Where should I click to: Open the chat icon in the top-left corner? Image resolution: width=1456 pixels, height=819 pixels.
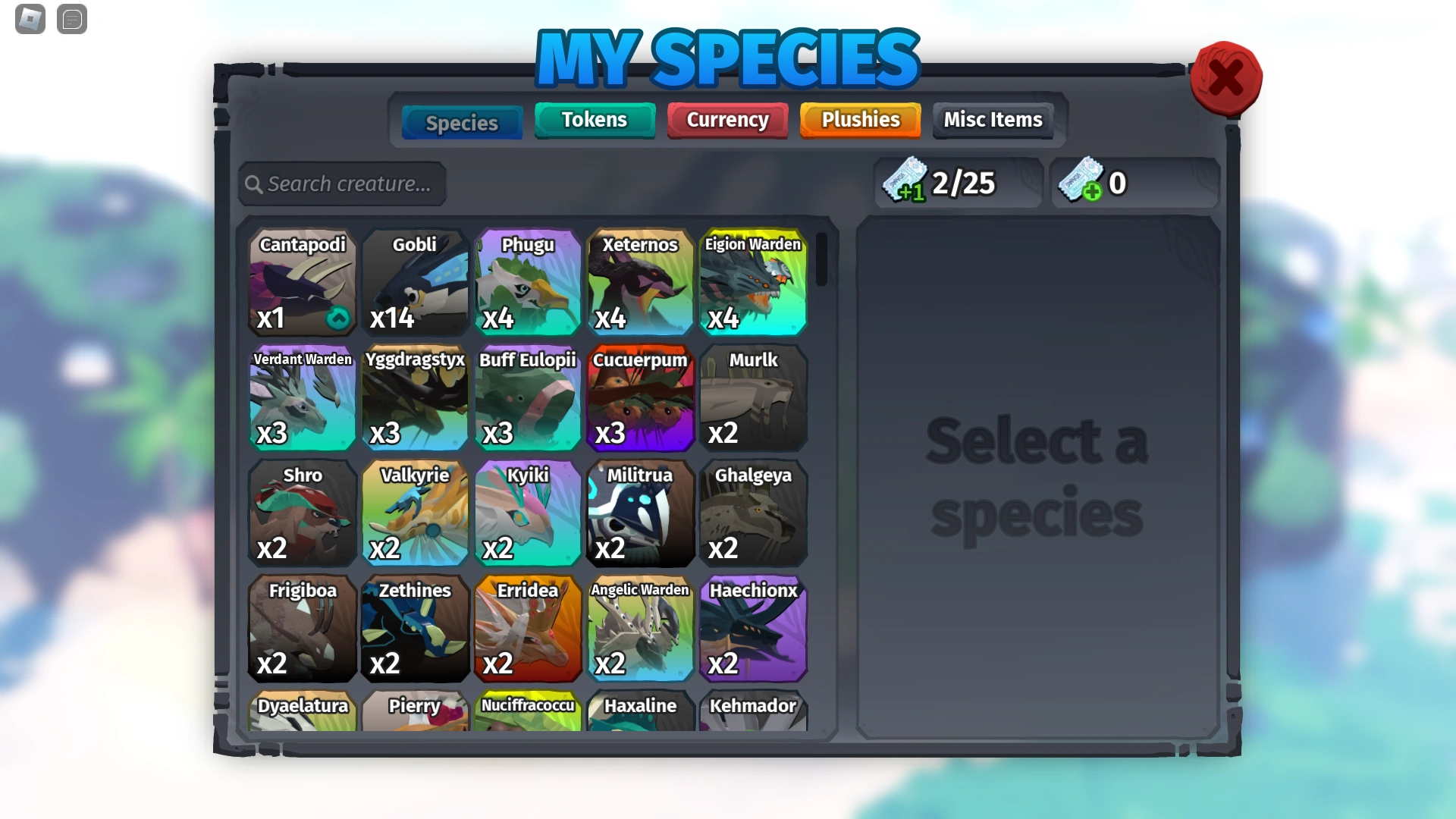[72, 19]
